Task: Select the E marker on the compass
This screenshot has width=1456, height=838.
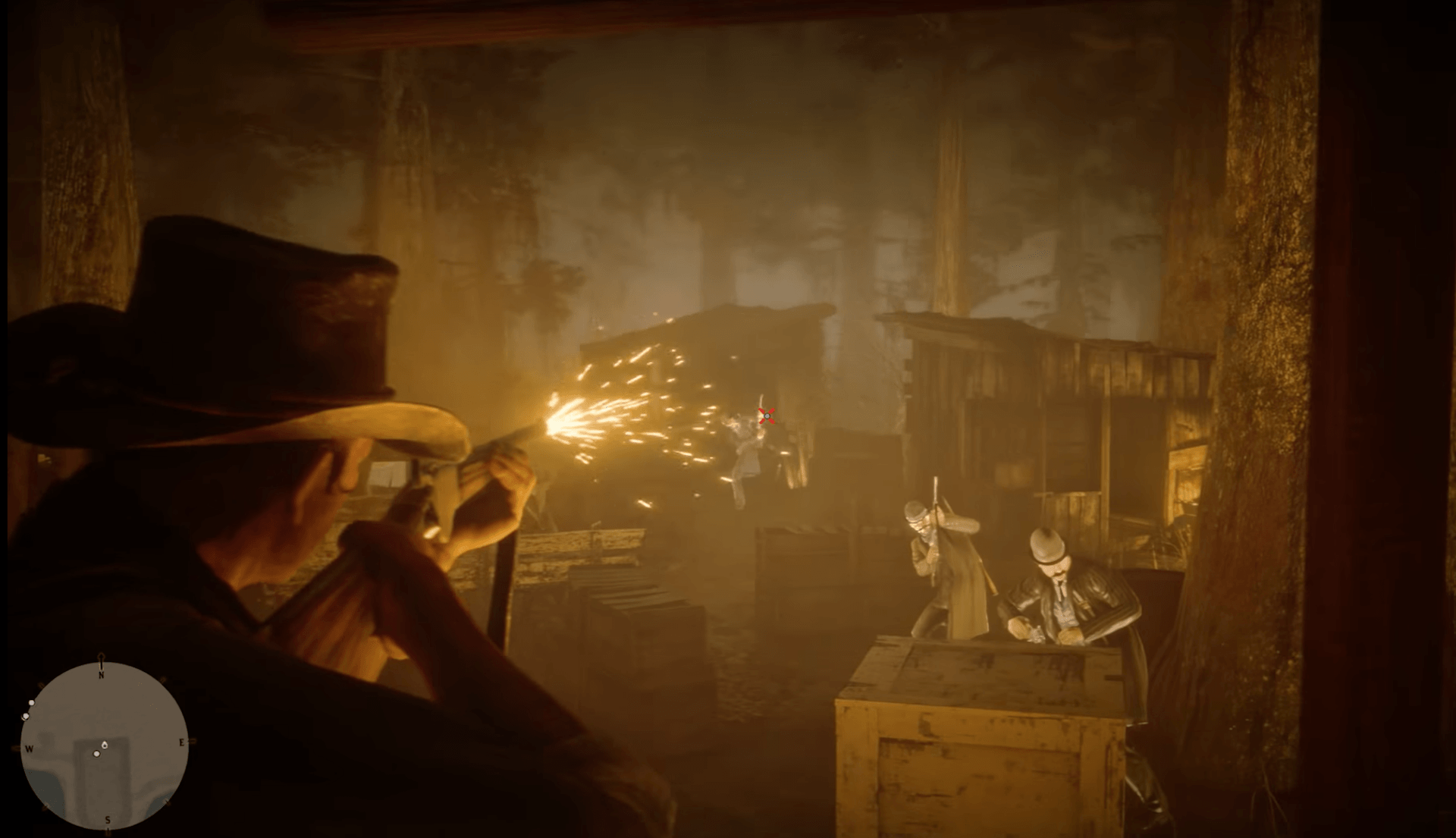Action: point(182,743)
